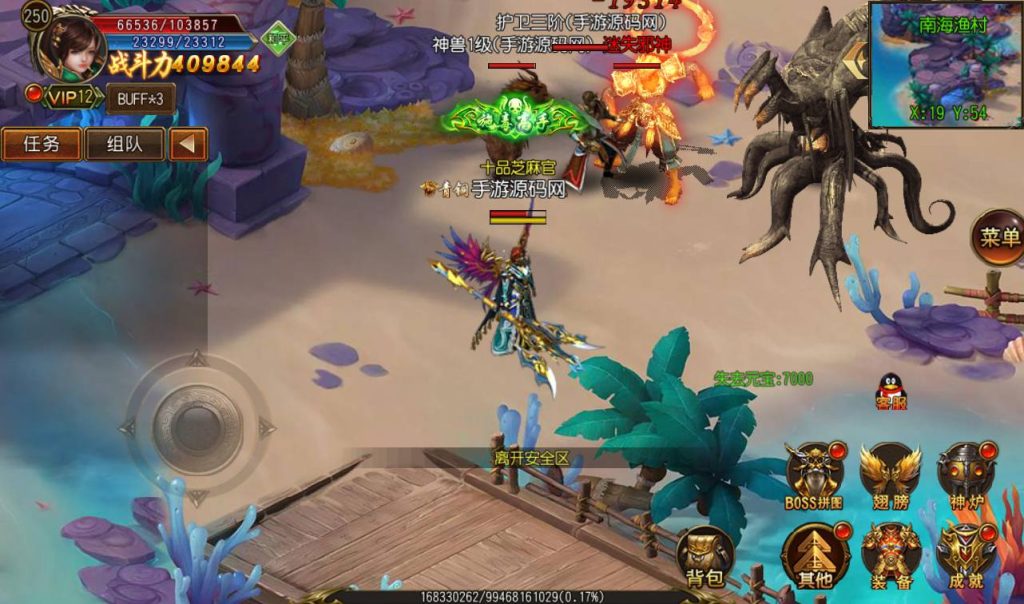Viewport: 1024px width, 604px height.
Task: Contact 客服 via the penguin icon
Action: pos(891,391)
